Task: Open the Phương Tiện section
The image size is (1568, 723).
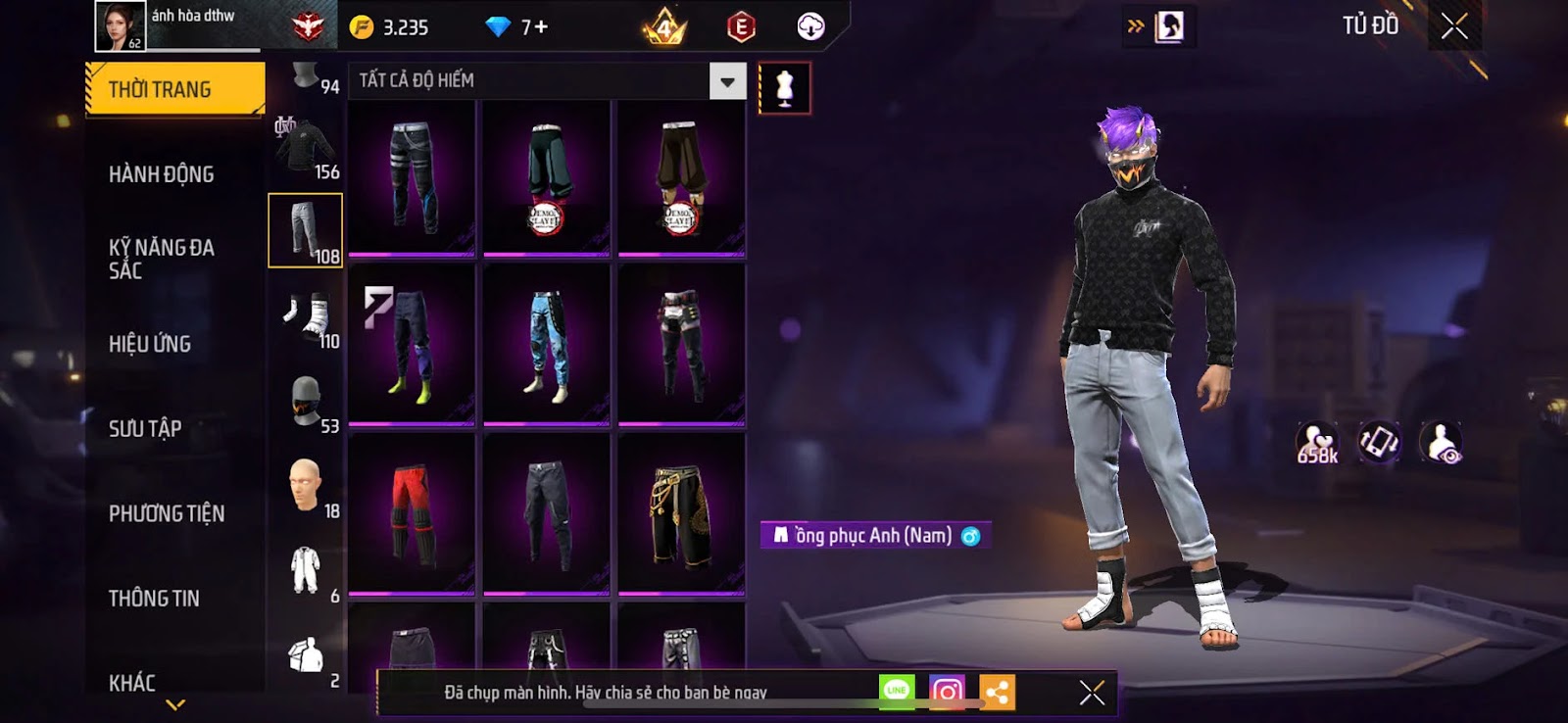Action: point(167,513)
